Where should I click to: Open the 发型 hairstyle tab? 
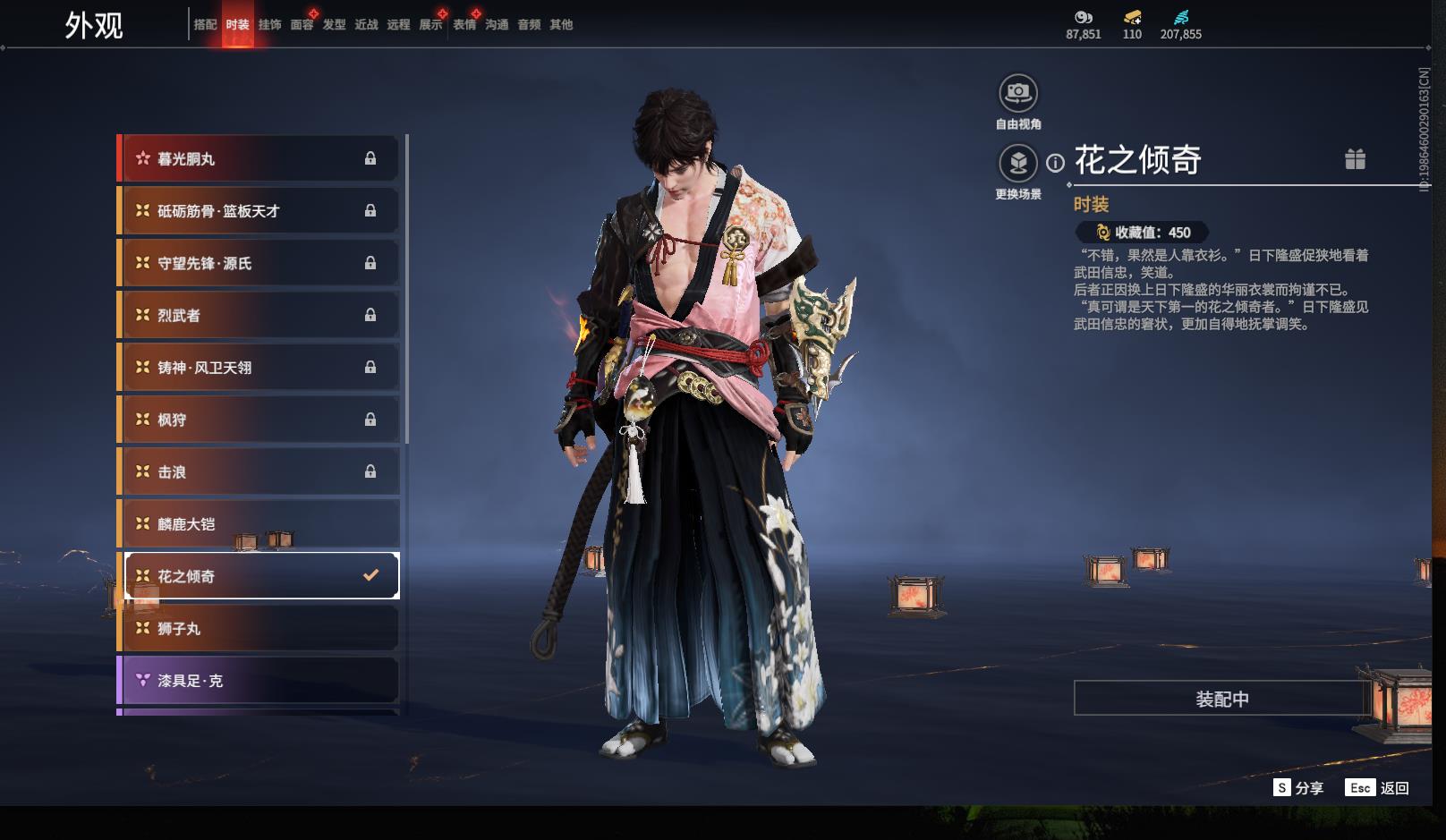[x=334, y=25]
